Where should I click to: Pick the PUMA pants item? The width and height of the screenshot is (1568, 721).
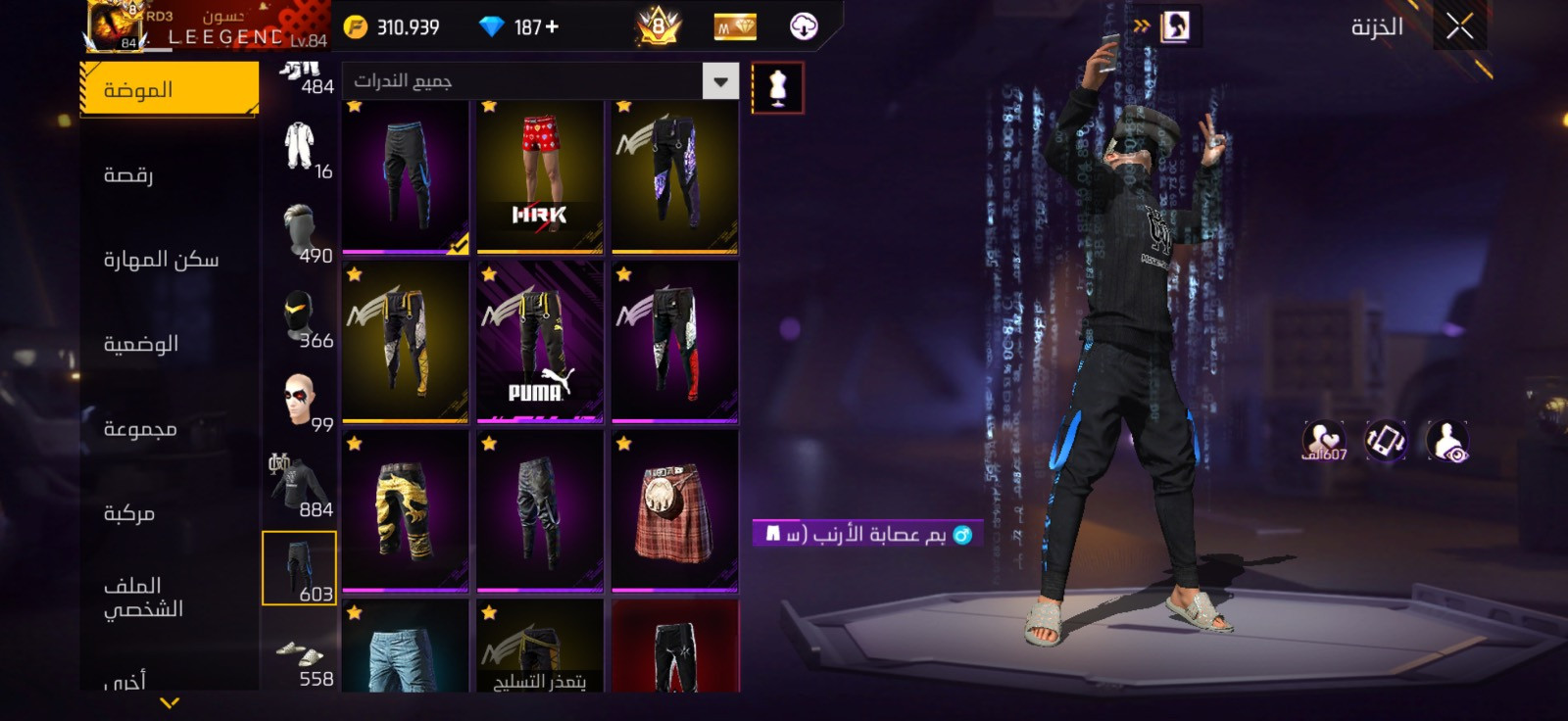click(539, 343)
